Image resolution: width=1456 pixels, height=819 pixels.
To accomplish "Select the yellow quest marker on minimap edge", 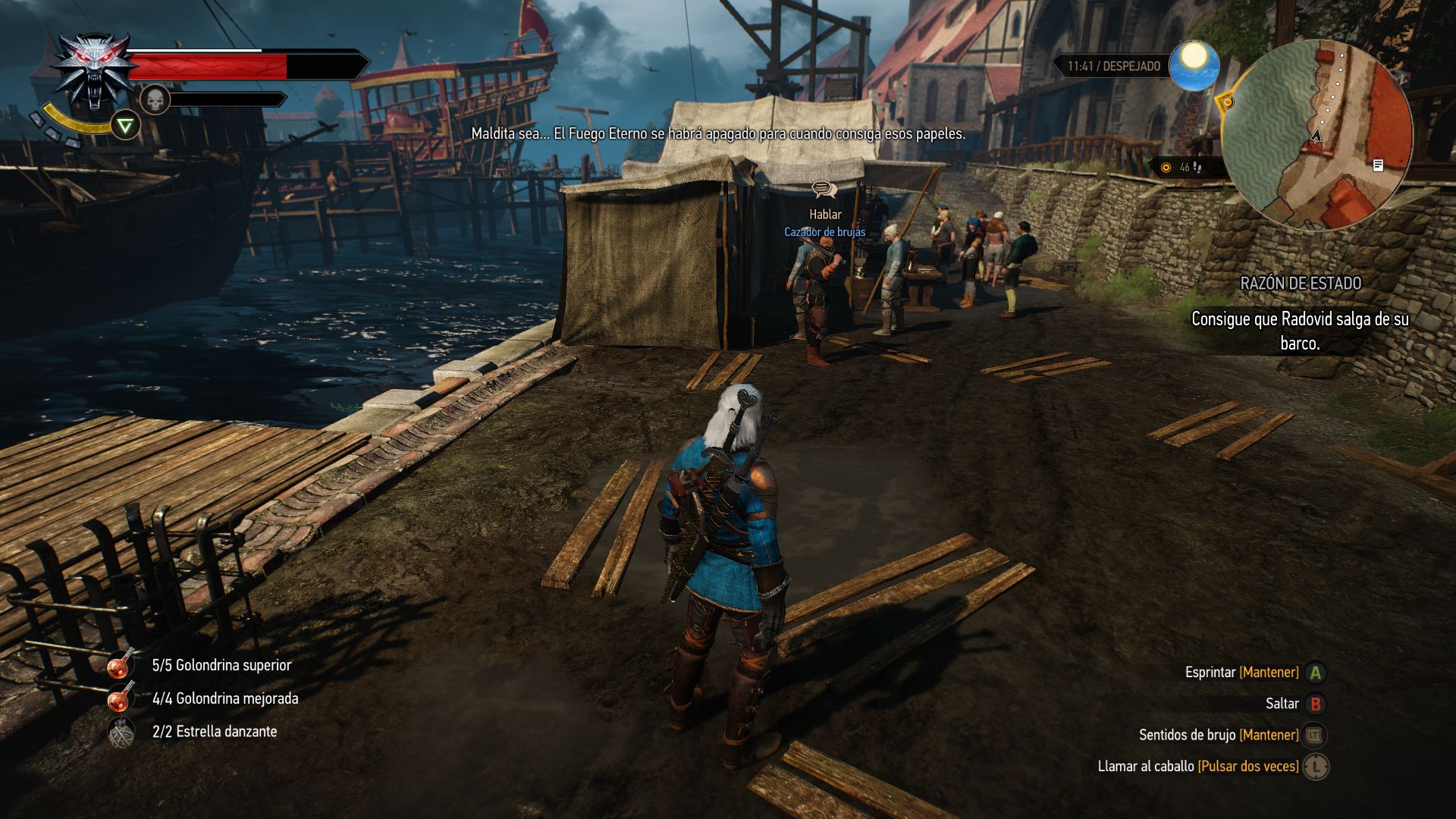I will (1225, 102).
